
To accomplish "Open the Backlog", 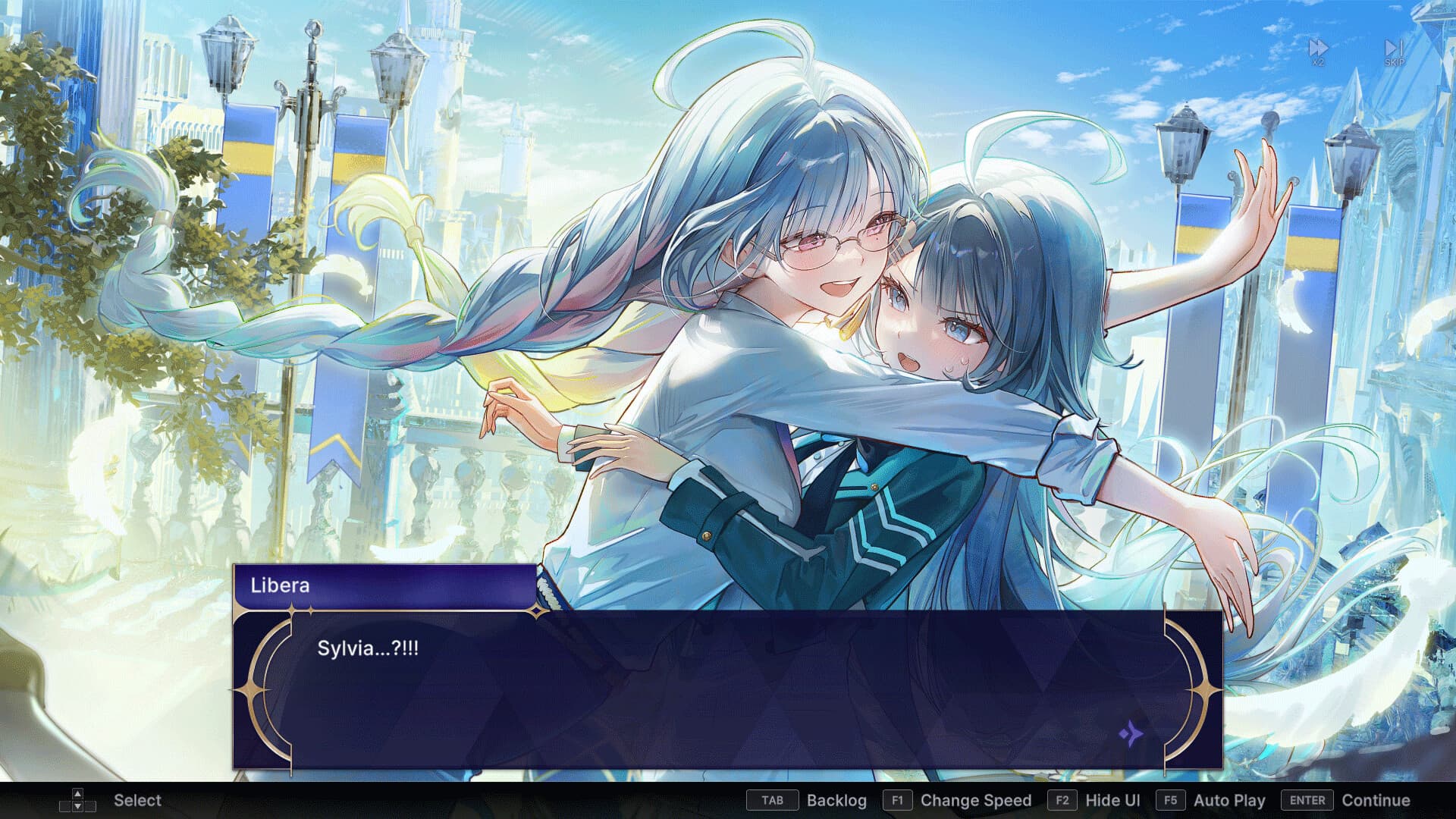I will click(x=837, y=800).
